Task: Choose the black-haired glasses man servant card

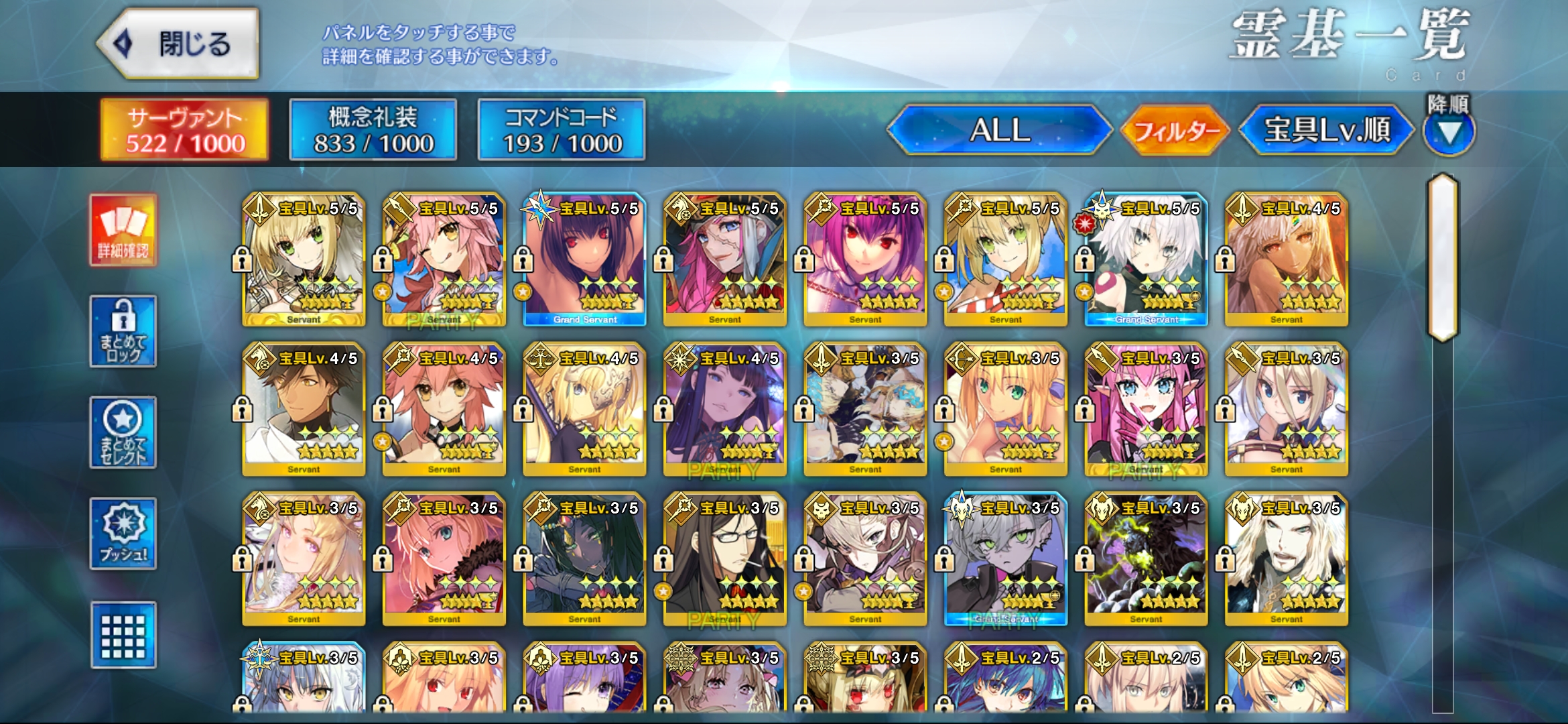Action: coord(725,560)
